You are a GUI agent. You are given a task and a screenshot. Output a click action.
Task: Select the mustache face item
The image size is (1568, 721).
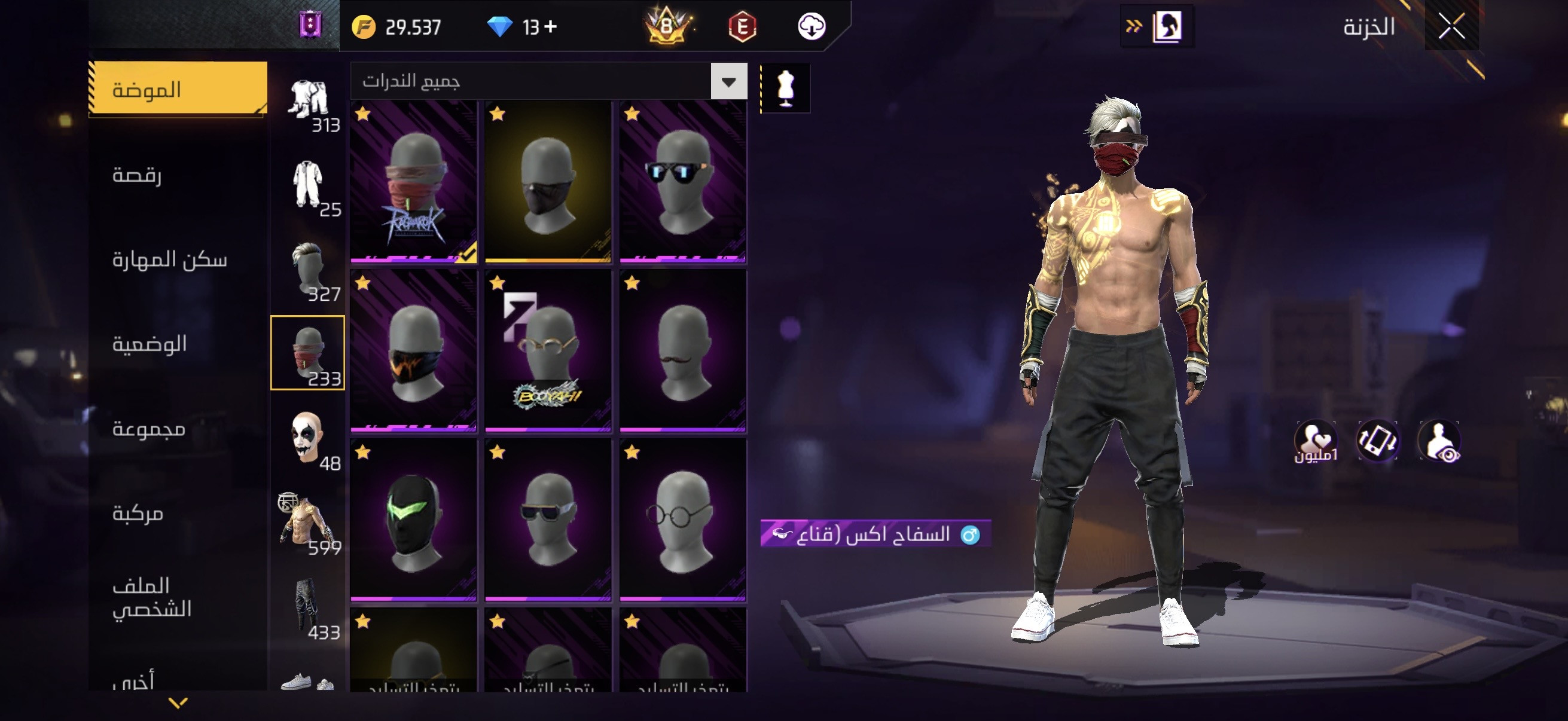tap(683, 351)
